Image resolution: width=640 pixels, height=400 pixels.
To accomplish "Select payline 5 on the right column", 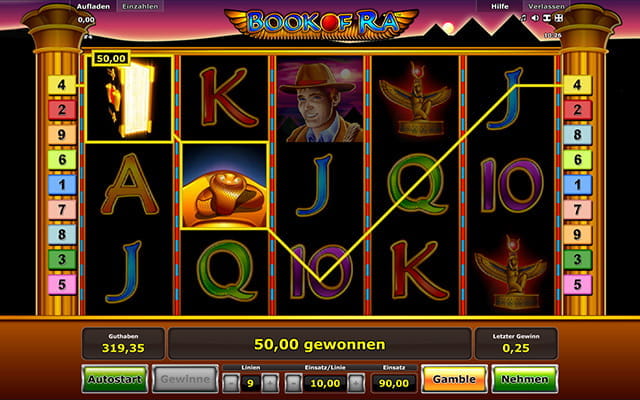I will (x=579, y=285).
